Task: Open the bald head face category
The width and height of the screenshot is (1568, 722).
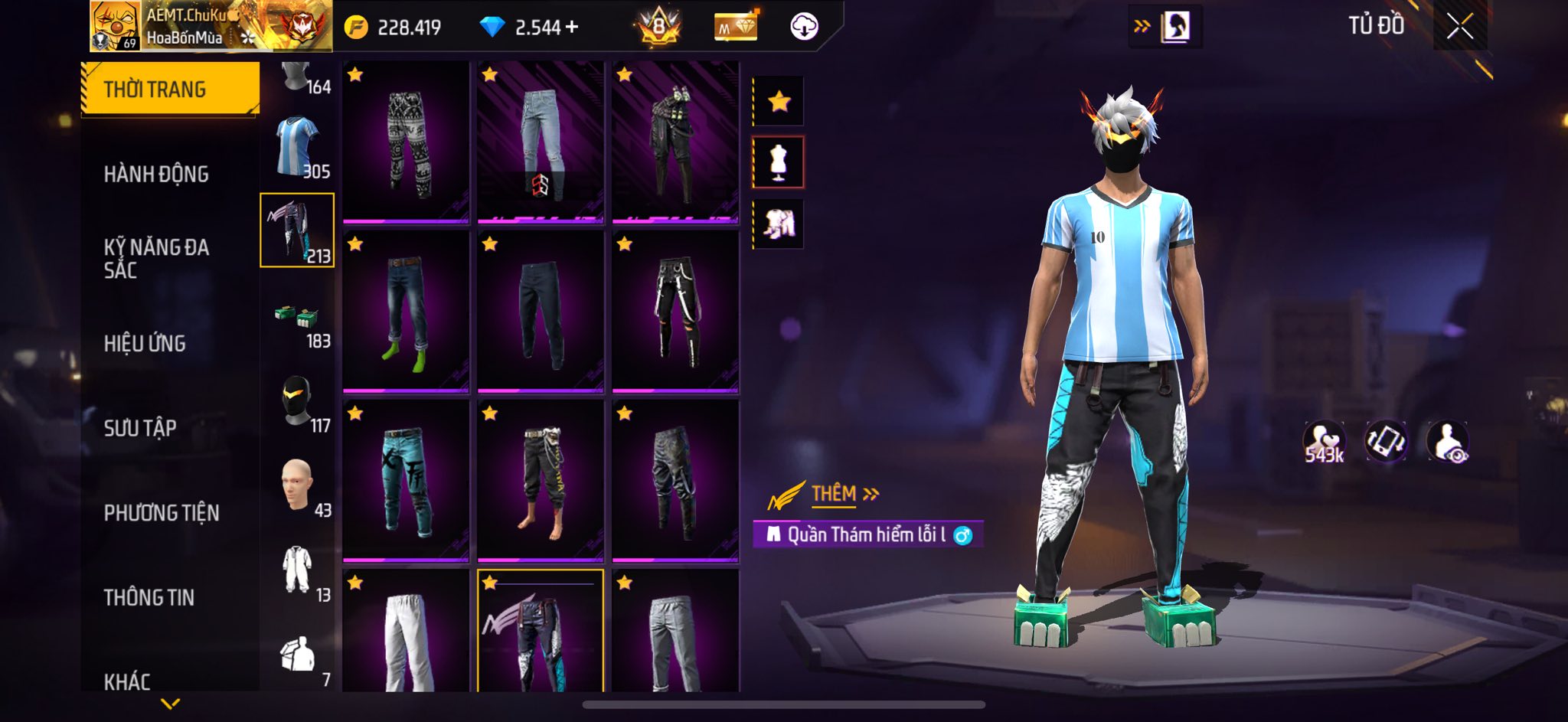Action: [298, 487]
